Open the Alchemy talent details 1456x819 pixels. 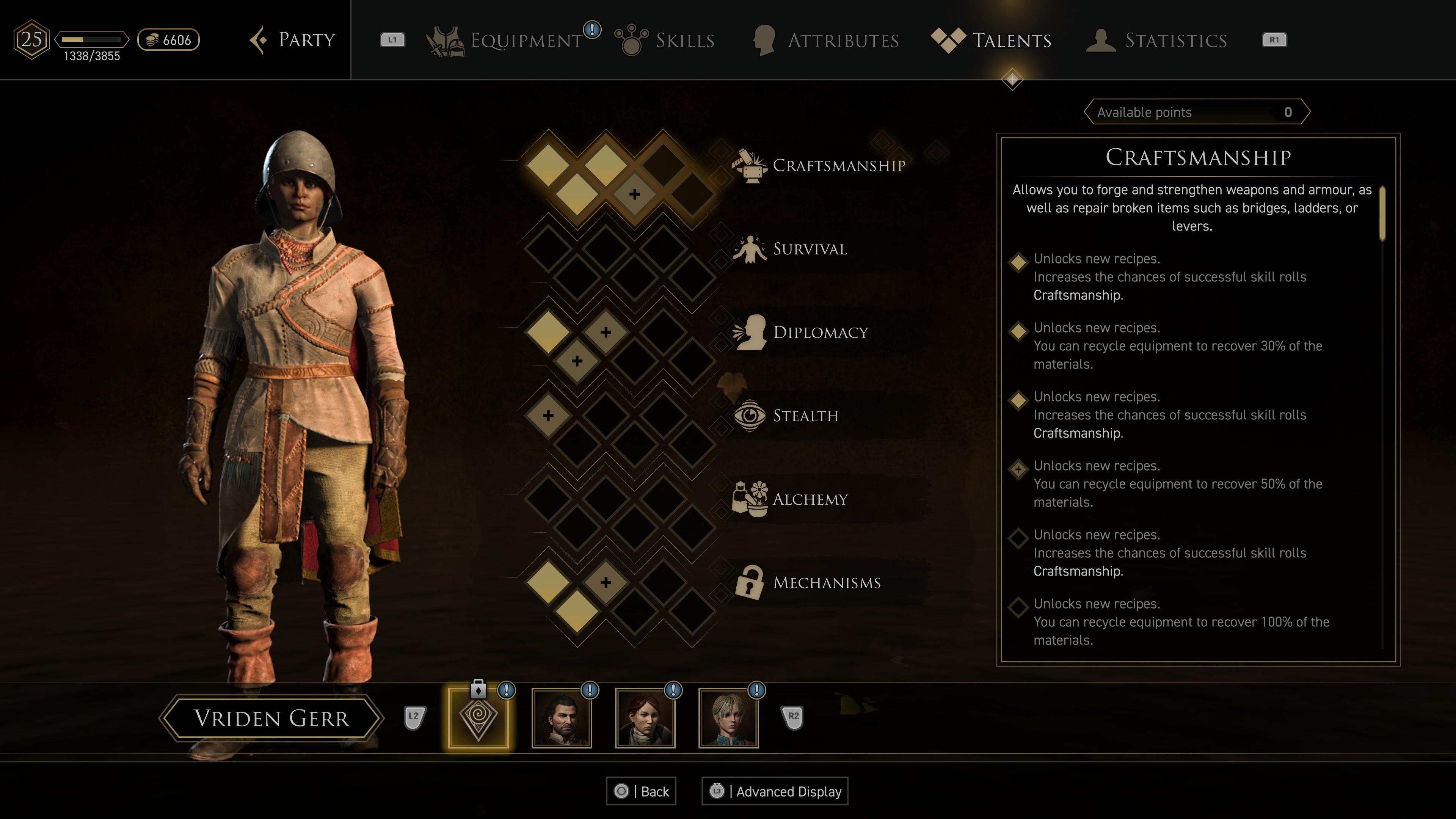point(810,499)
